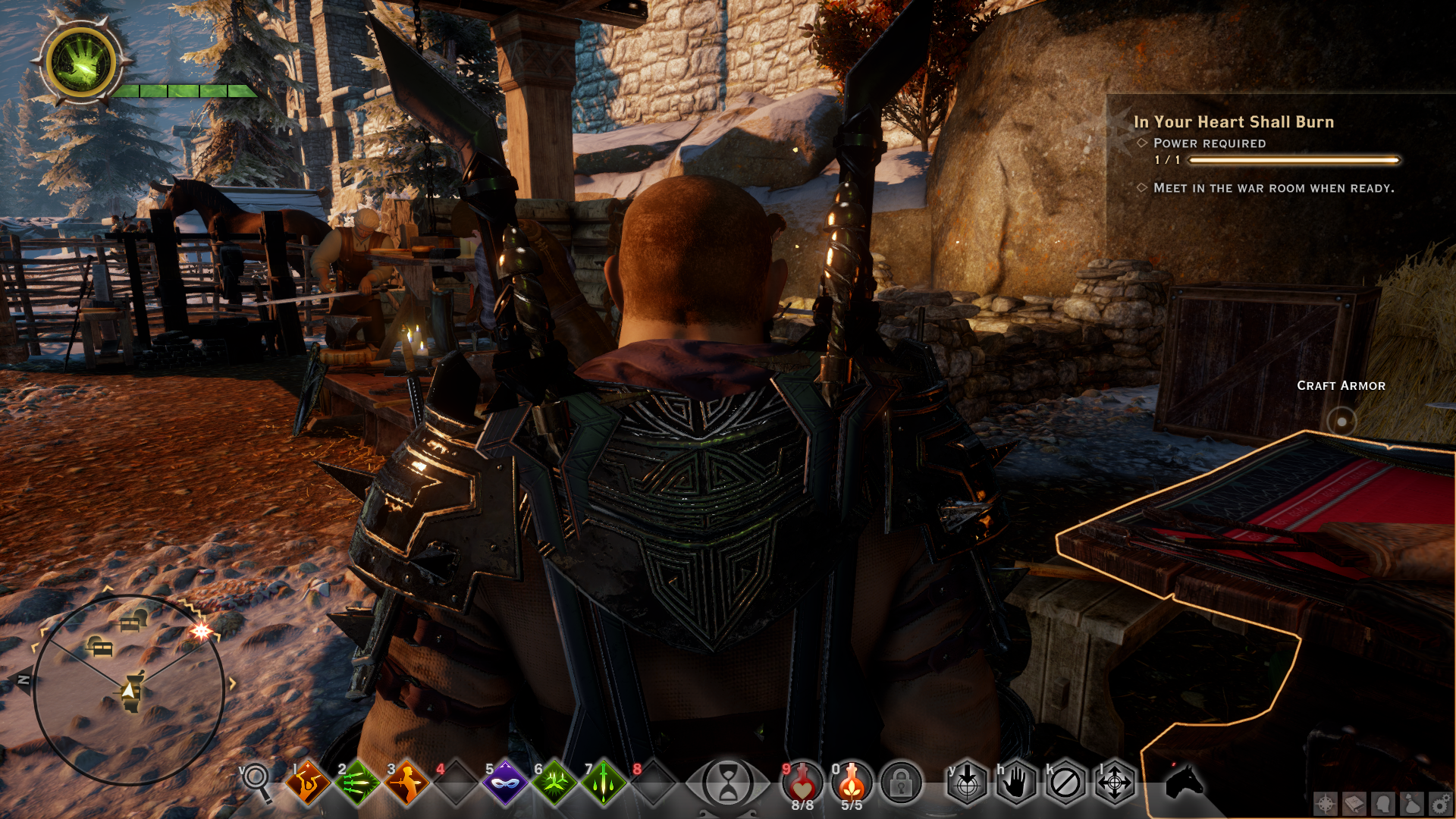Screen dimensions: 1456x819
Task: Activate the magnifying glass search icon
Action: pyautogui.click(x=256, y=780)
